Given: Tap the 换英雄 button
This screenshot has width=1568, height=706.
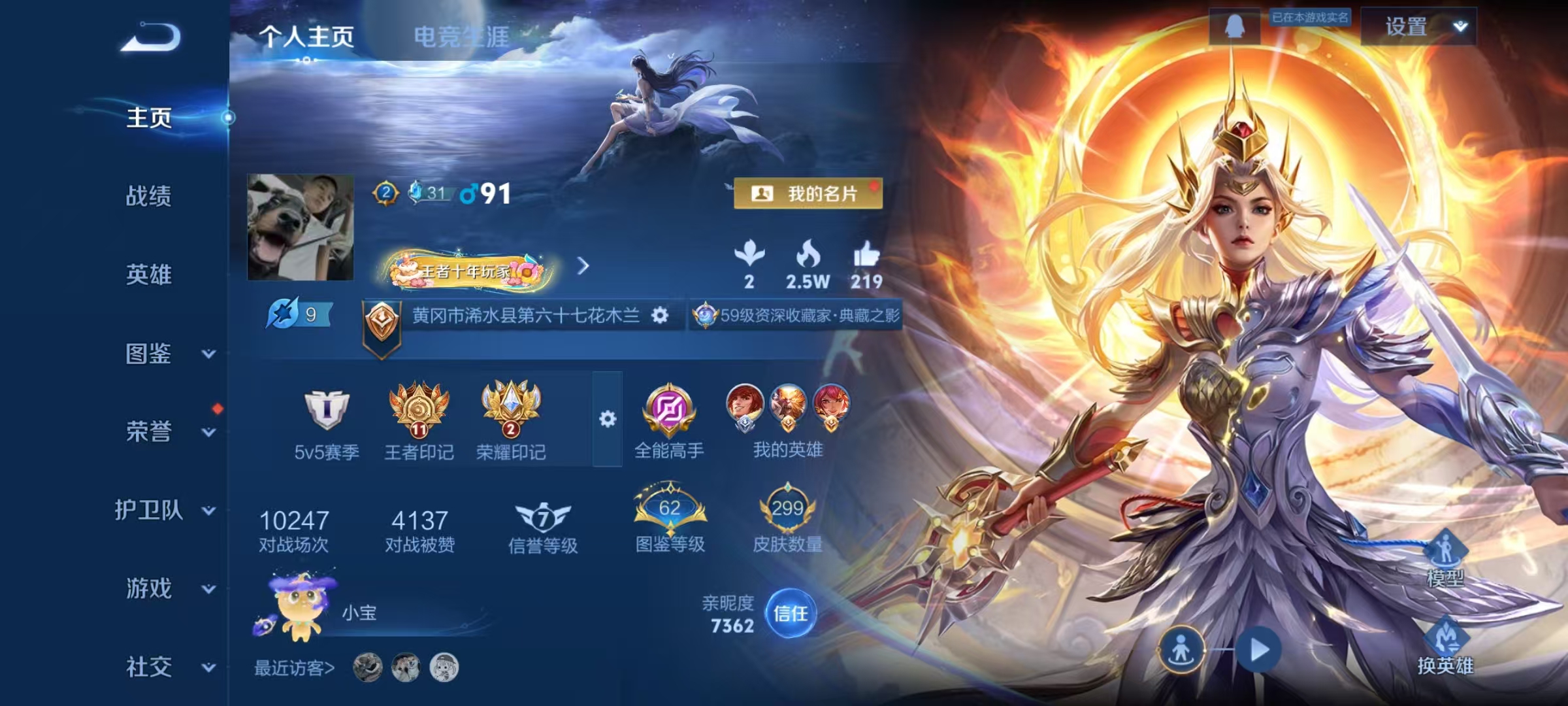Looking at the screenshot, I should point(1445,648).
